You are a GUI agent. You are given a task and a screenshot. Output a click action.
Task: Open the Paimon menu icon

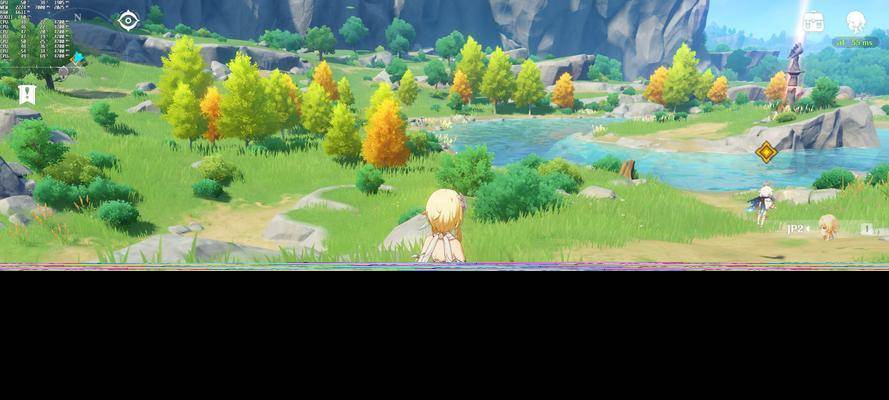point(856,21)
